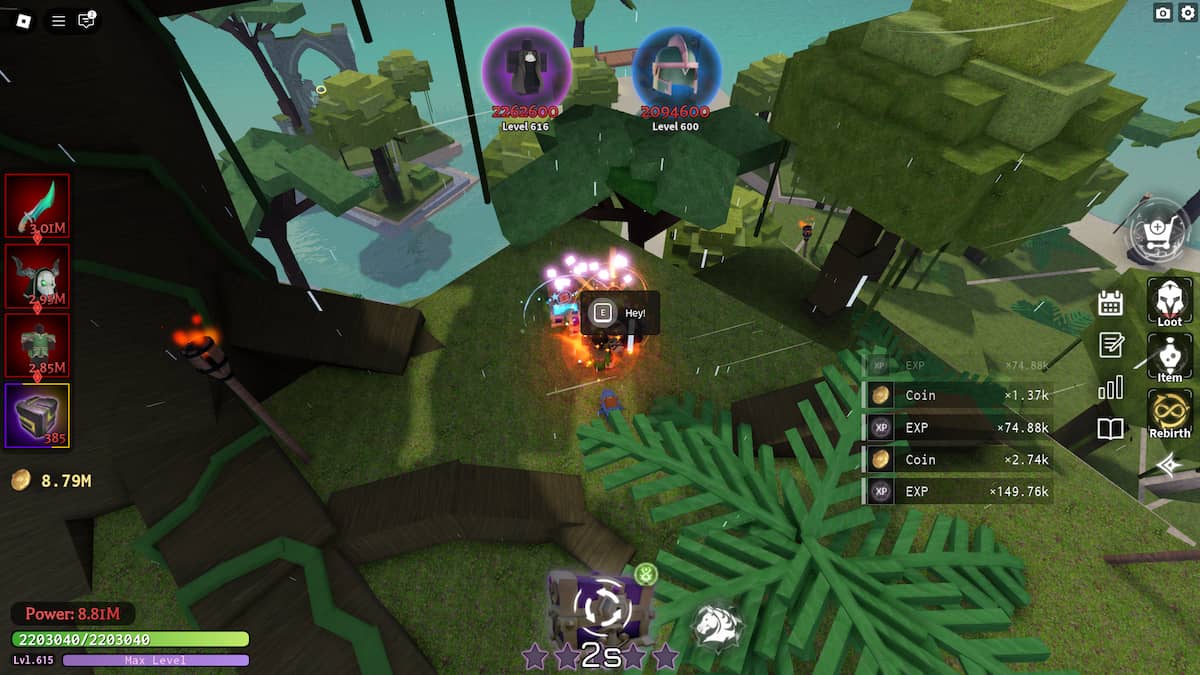Viewport: 1200px width, 675px height.
Task: Select the teal dagger weapon slot
Action: coord(38,206)
